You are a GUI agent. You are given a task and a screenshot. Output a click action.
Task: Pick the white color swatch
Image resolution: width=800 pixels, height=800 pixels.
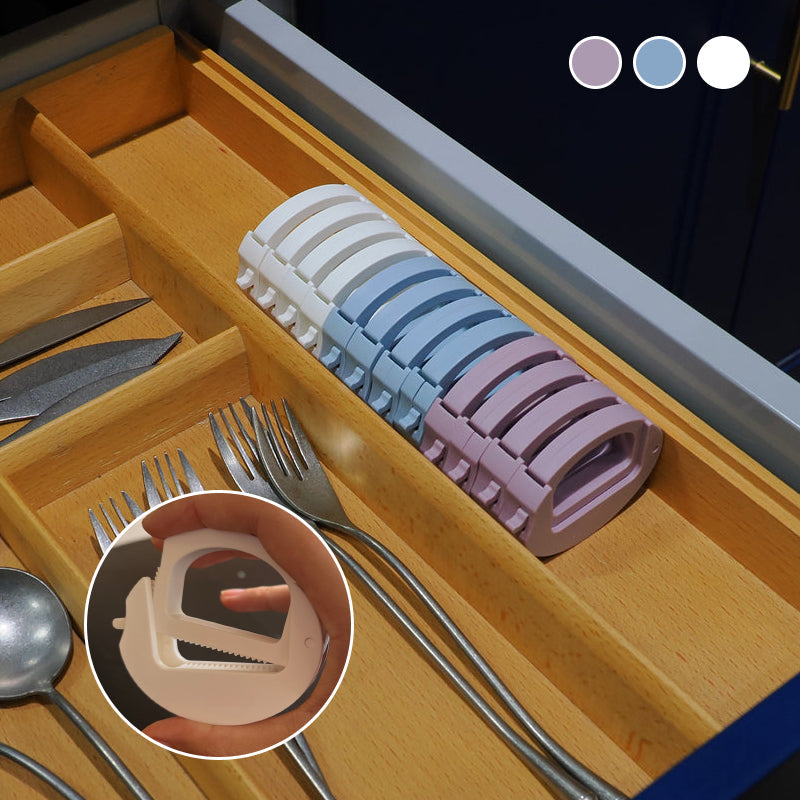(723, 62)
